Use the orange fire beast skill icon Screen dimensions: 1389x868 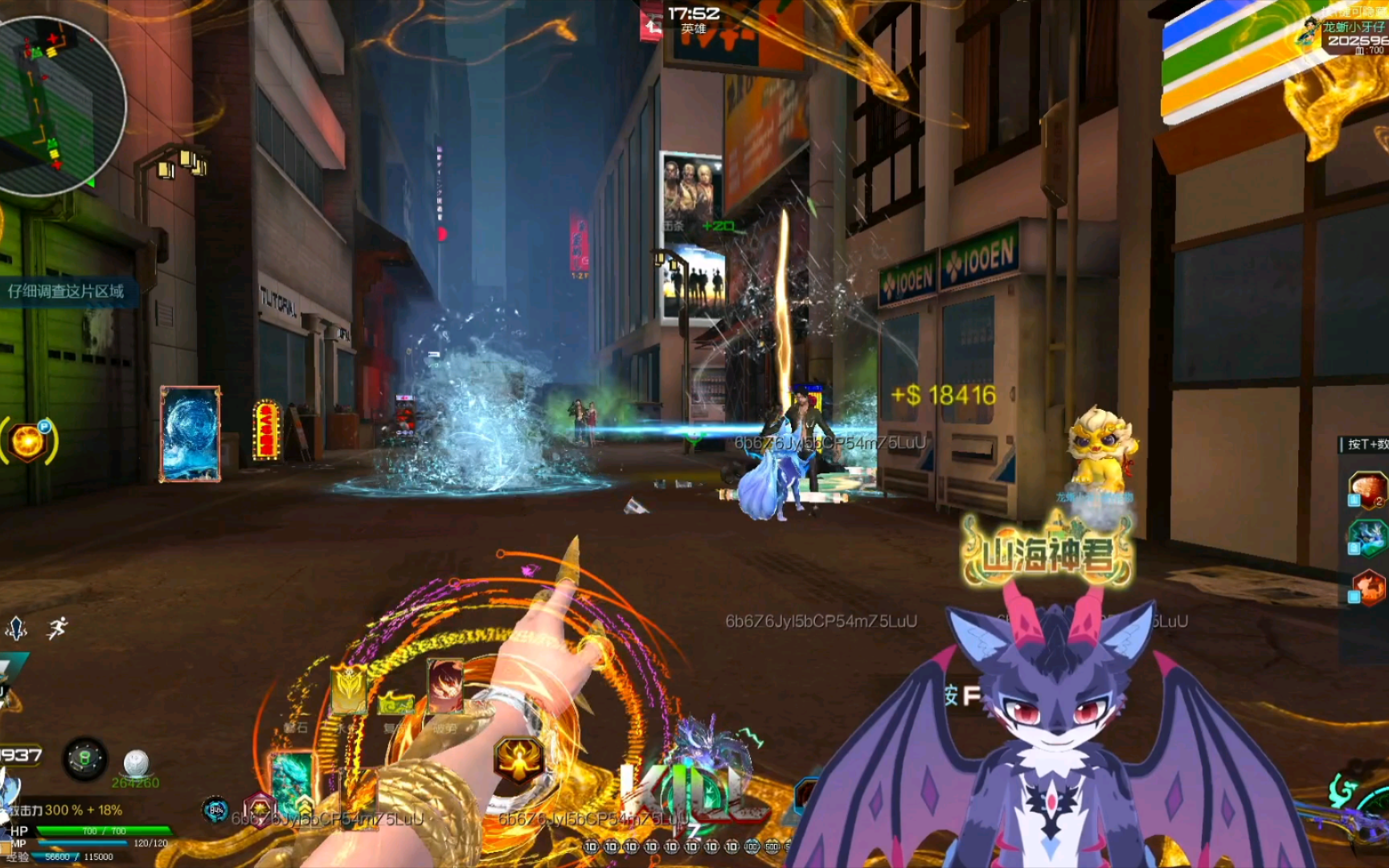click(1370, 588)
